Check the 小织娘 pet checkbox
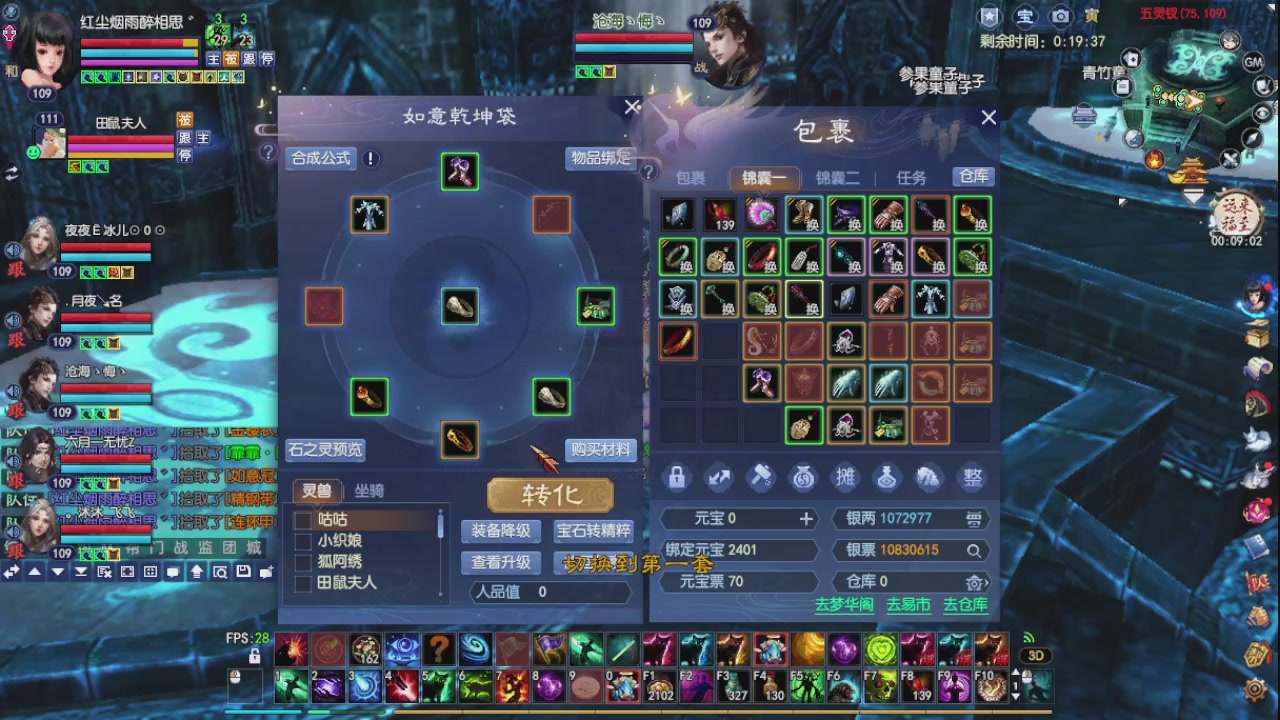 303,541
